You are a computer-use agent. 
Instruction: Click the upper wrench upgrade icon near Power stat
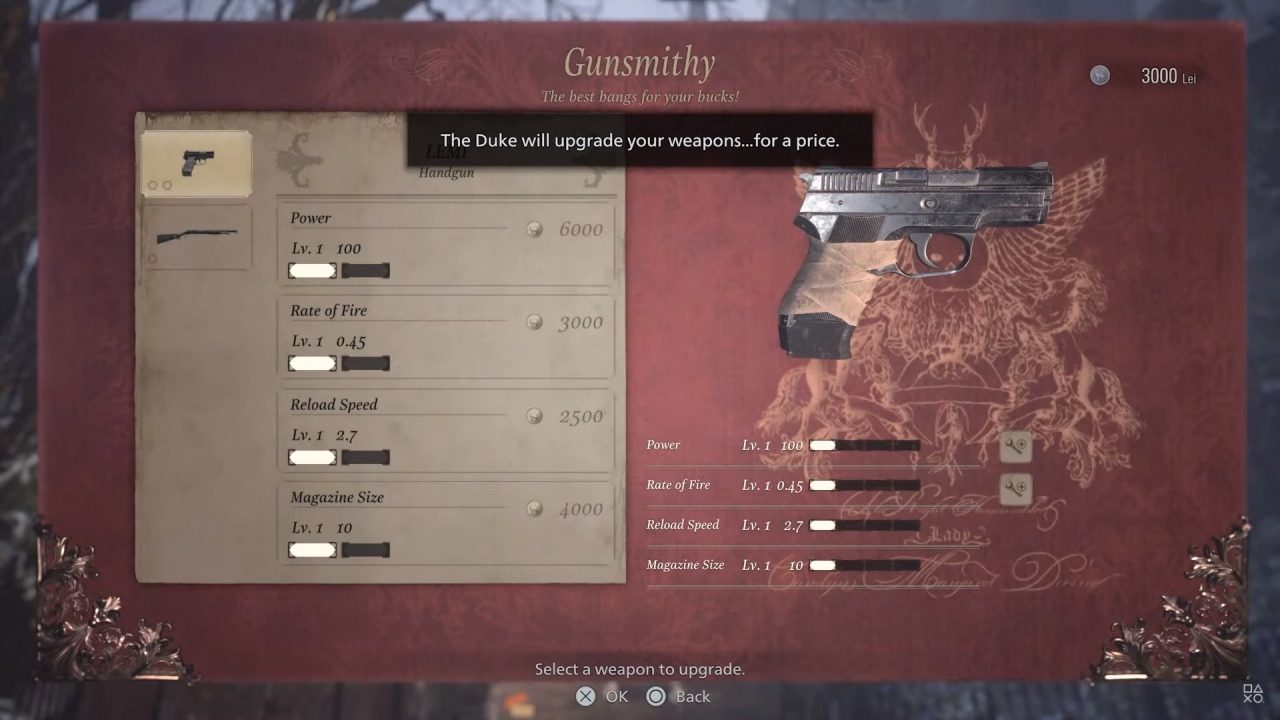1015,447
